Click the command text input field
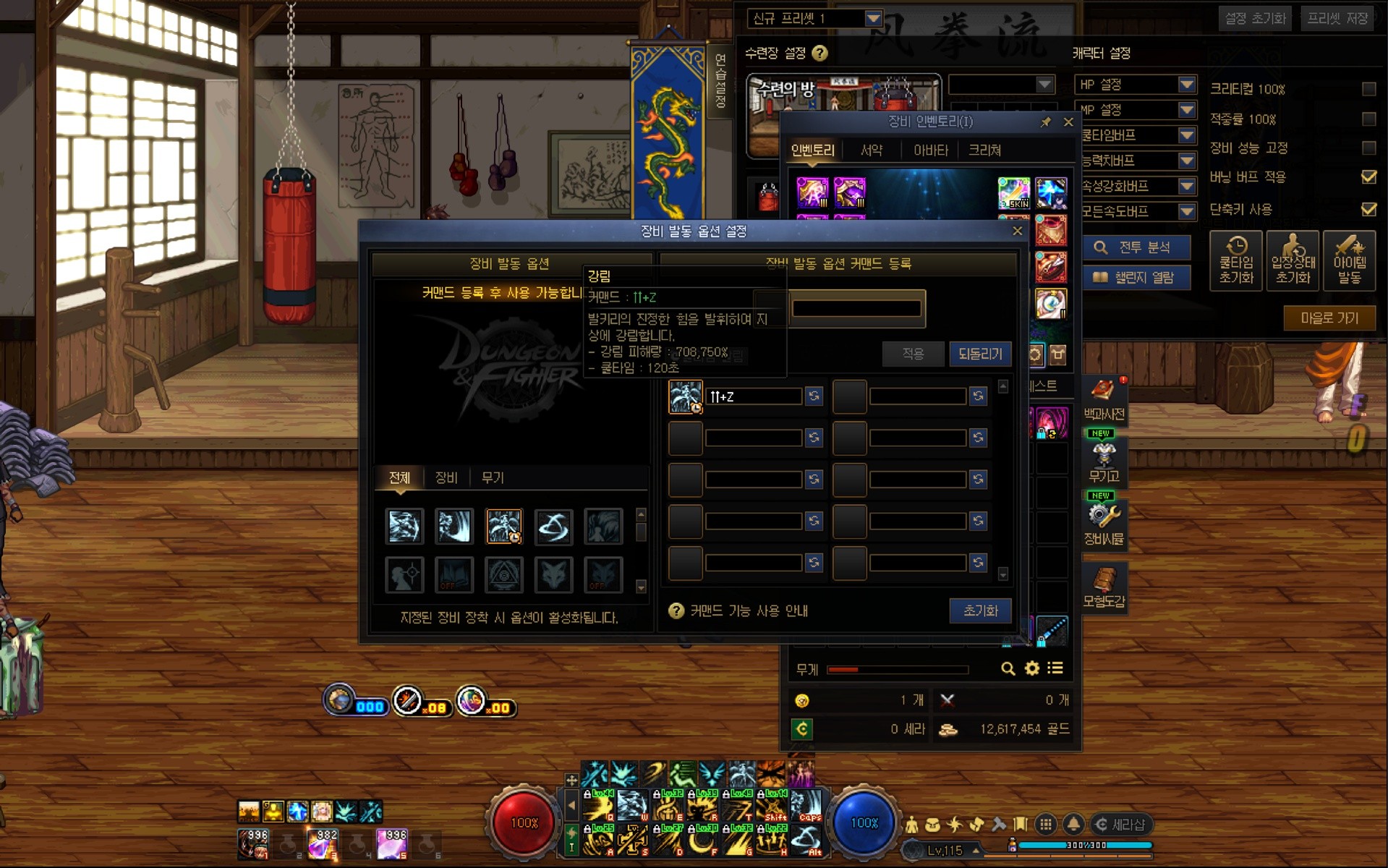The width and height of the screenshot is (1388, 868). tap(856, 309)
